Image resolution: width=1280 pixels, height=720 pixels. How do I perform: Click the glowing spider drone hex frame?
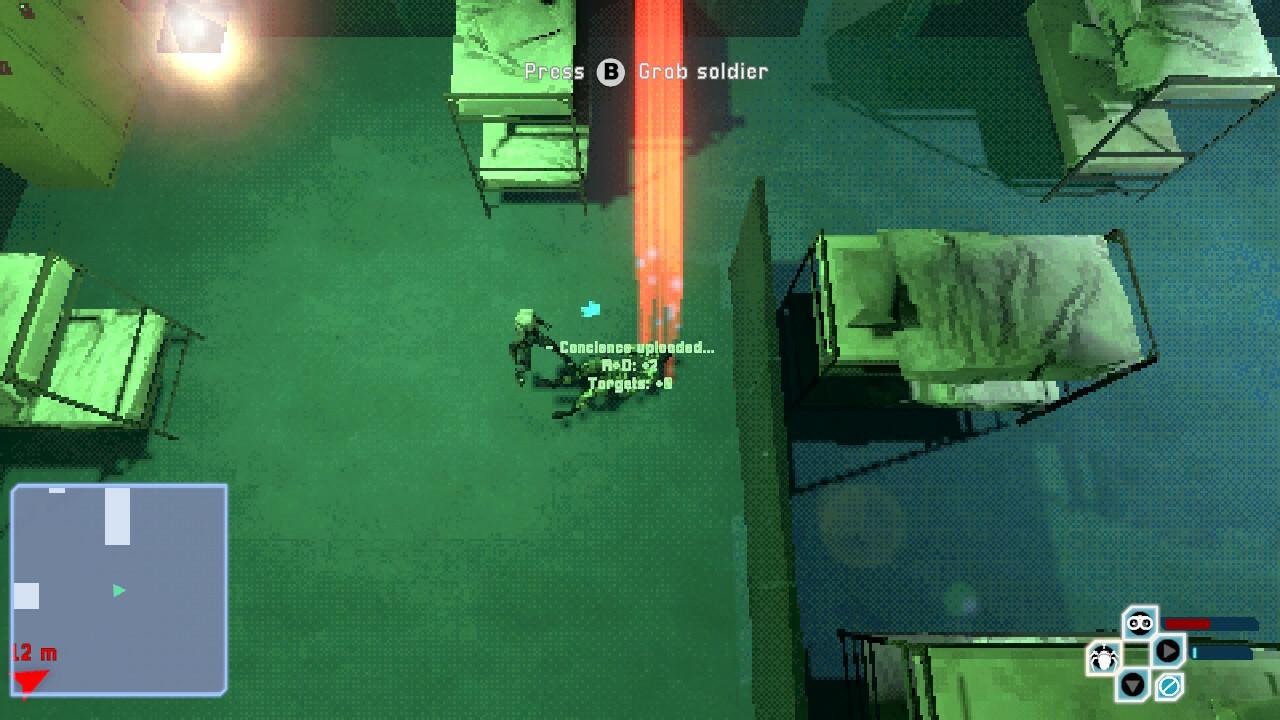click(1103, 655)
